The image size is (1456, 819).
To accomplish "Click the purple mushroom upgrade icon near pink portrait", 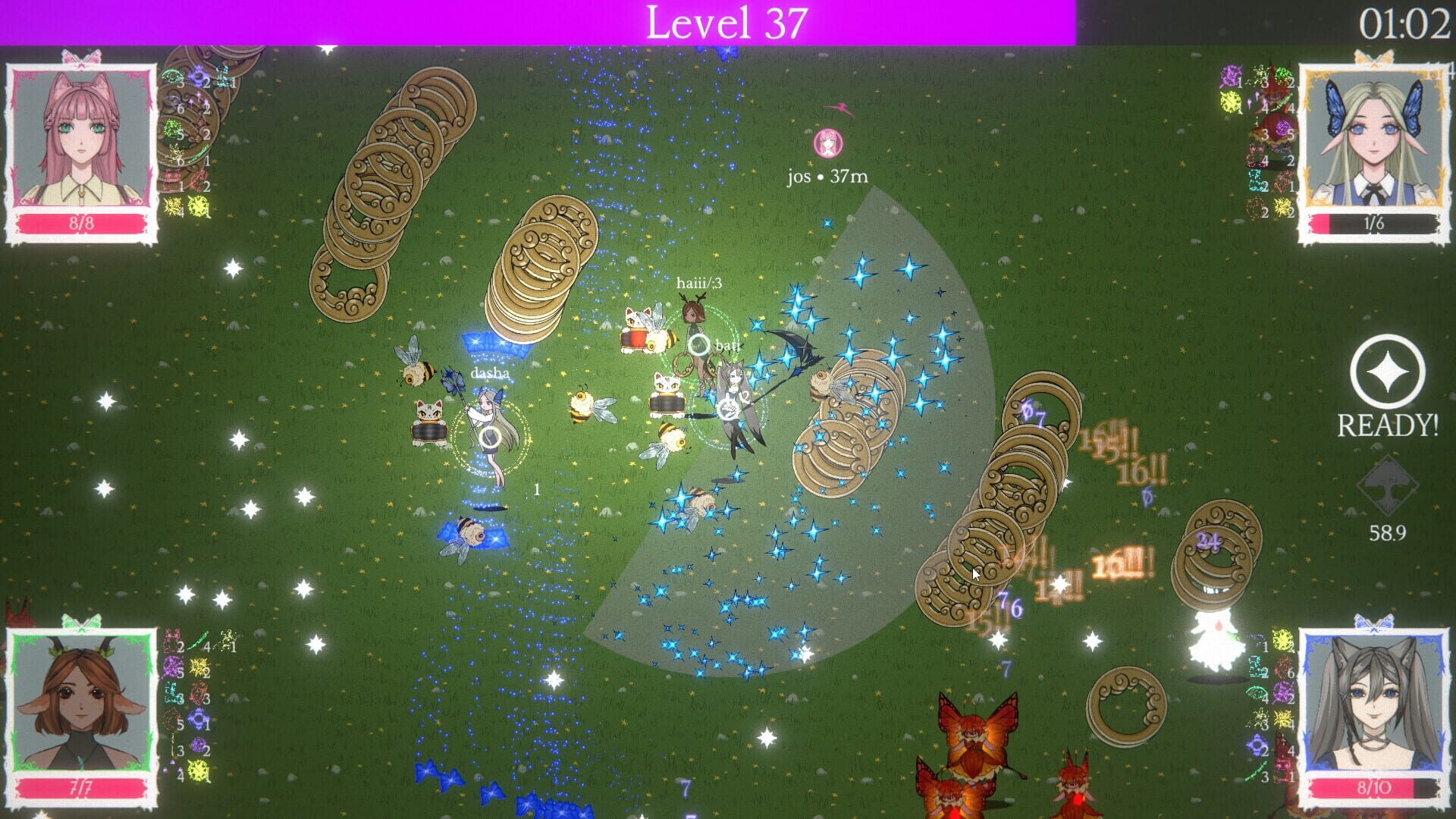I will [196, 99].
